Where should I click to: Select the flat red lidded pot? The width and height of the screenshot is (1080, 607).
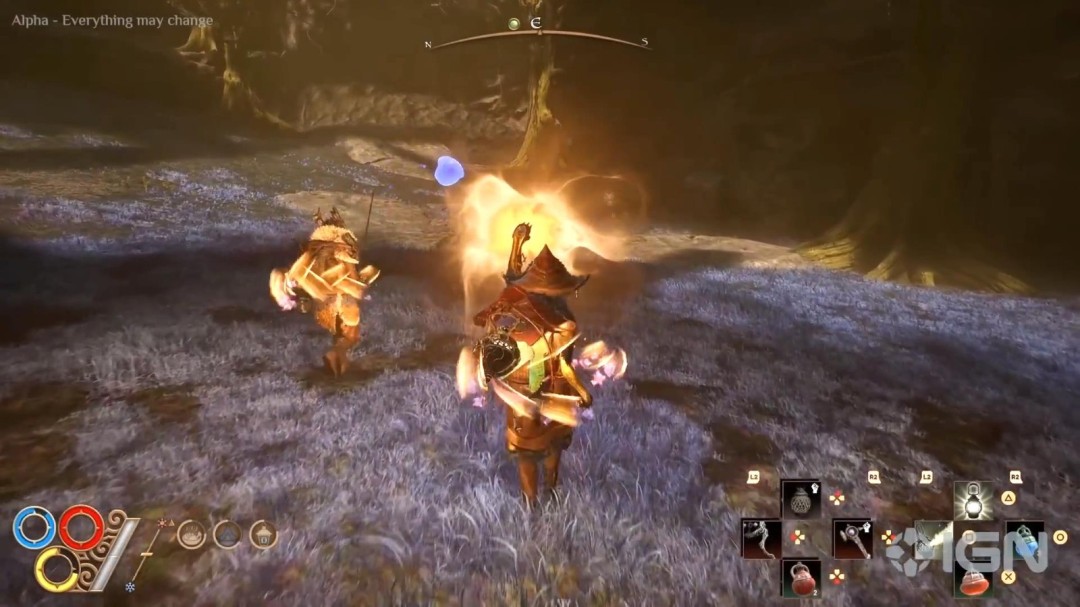pos(972,579)
